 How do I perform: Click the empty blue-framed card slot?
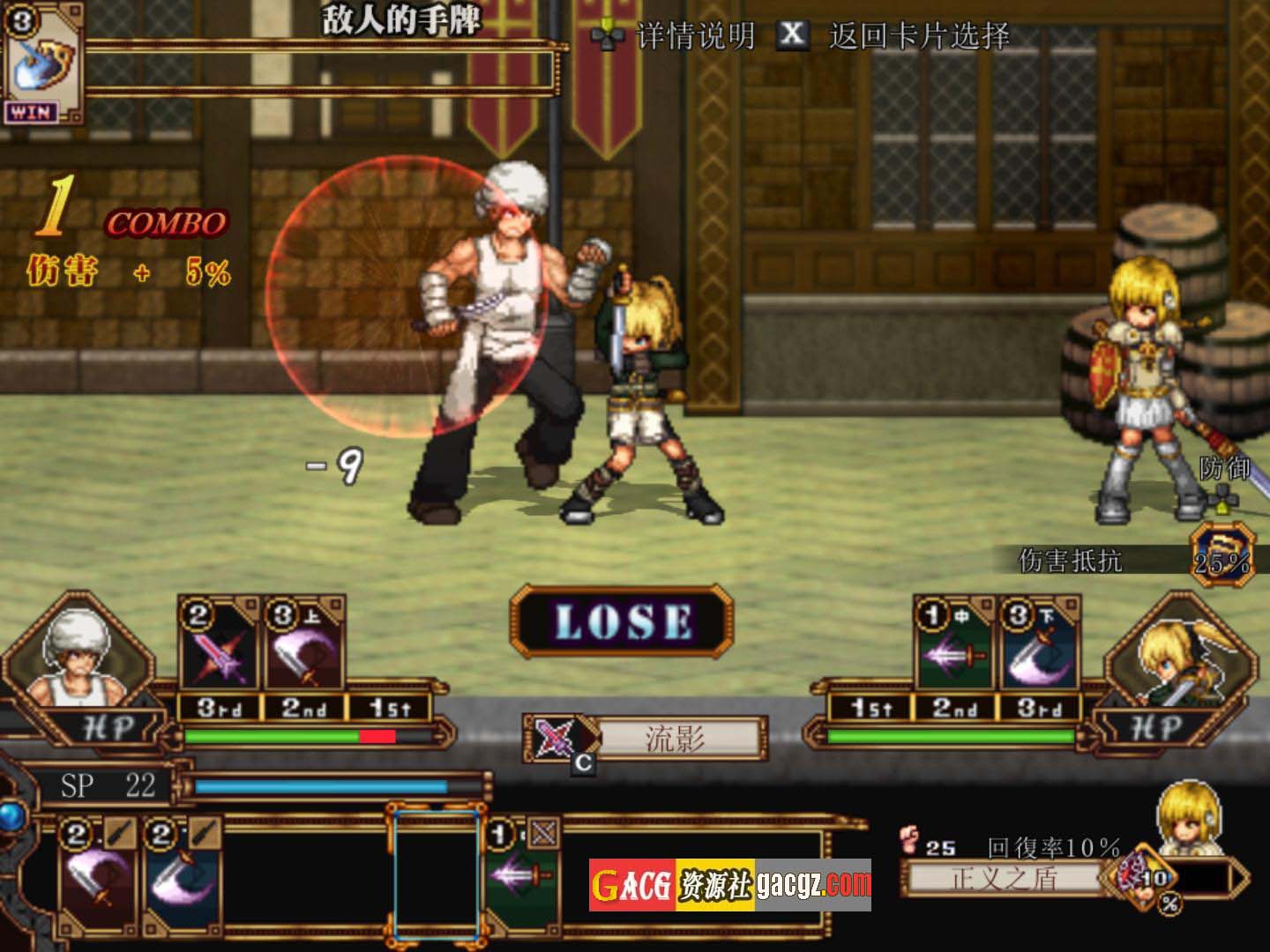pos(436,873)
